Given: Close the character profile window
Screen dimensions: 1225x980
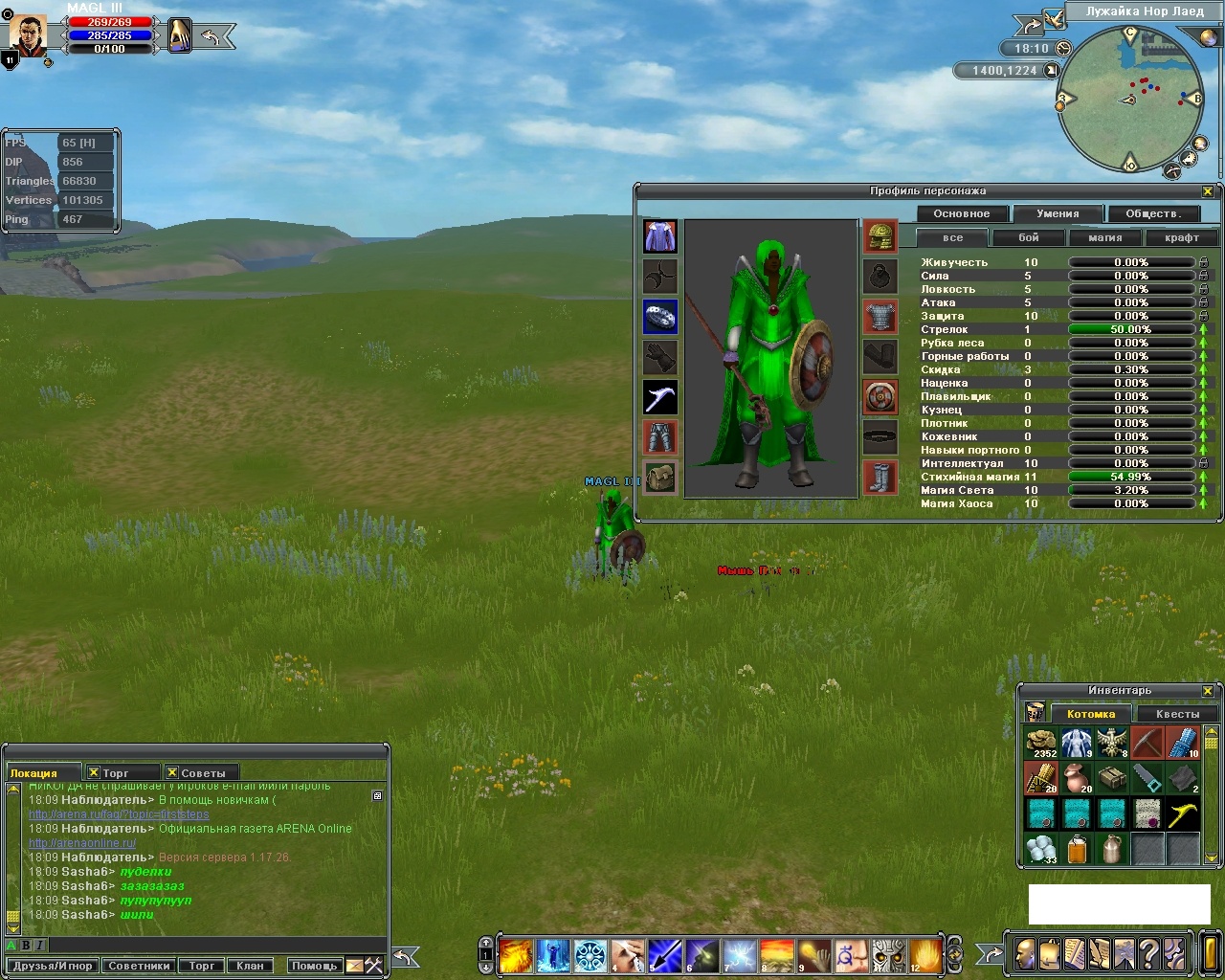Looking at the screenshot, I should pyautogui.click(x=1208, y=191).
